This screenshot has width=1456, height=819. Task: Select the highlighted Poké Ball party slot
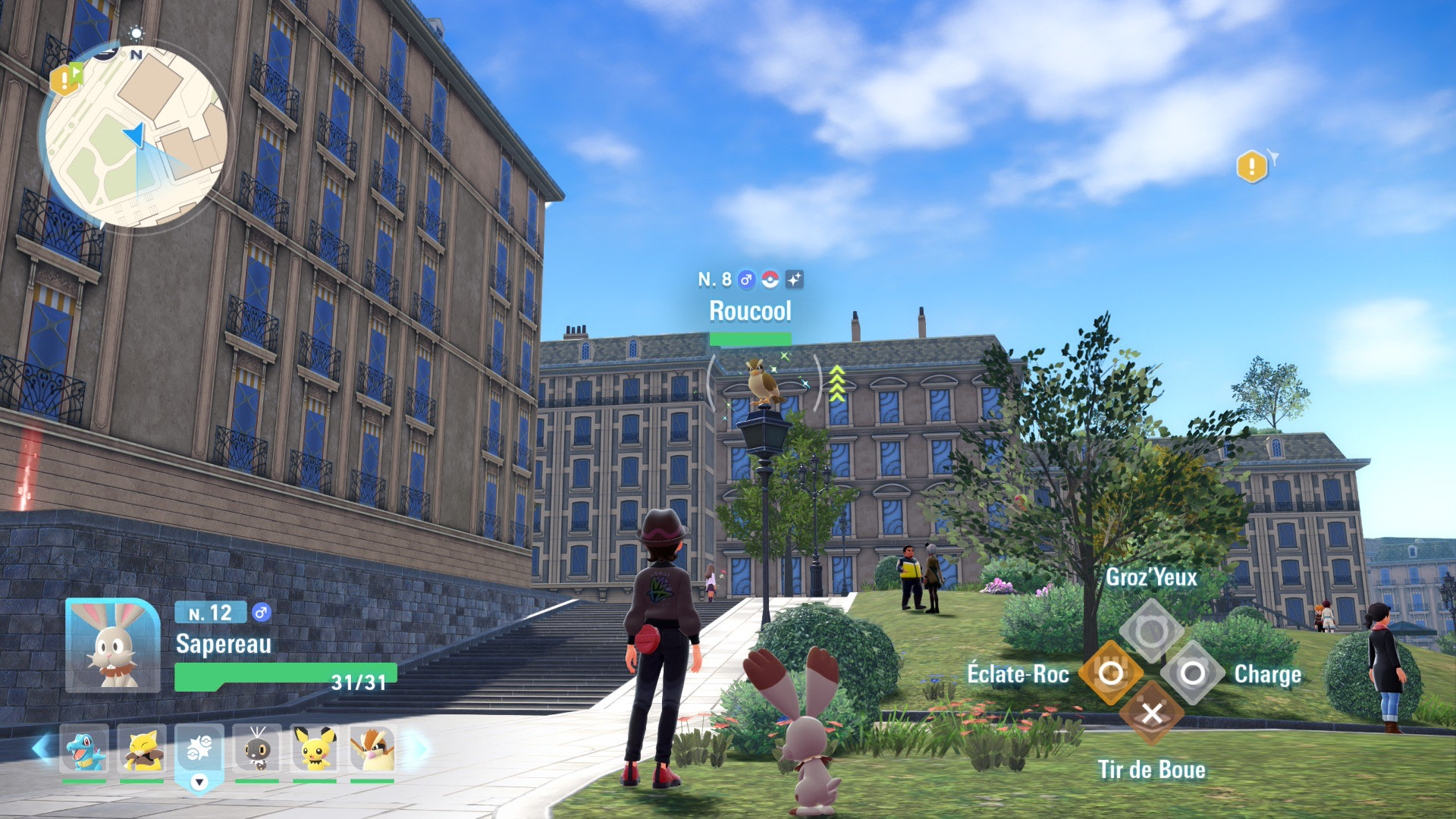pyautogui.click(x=199, y=750)
